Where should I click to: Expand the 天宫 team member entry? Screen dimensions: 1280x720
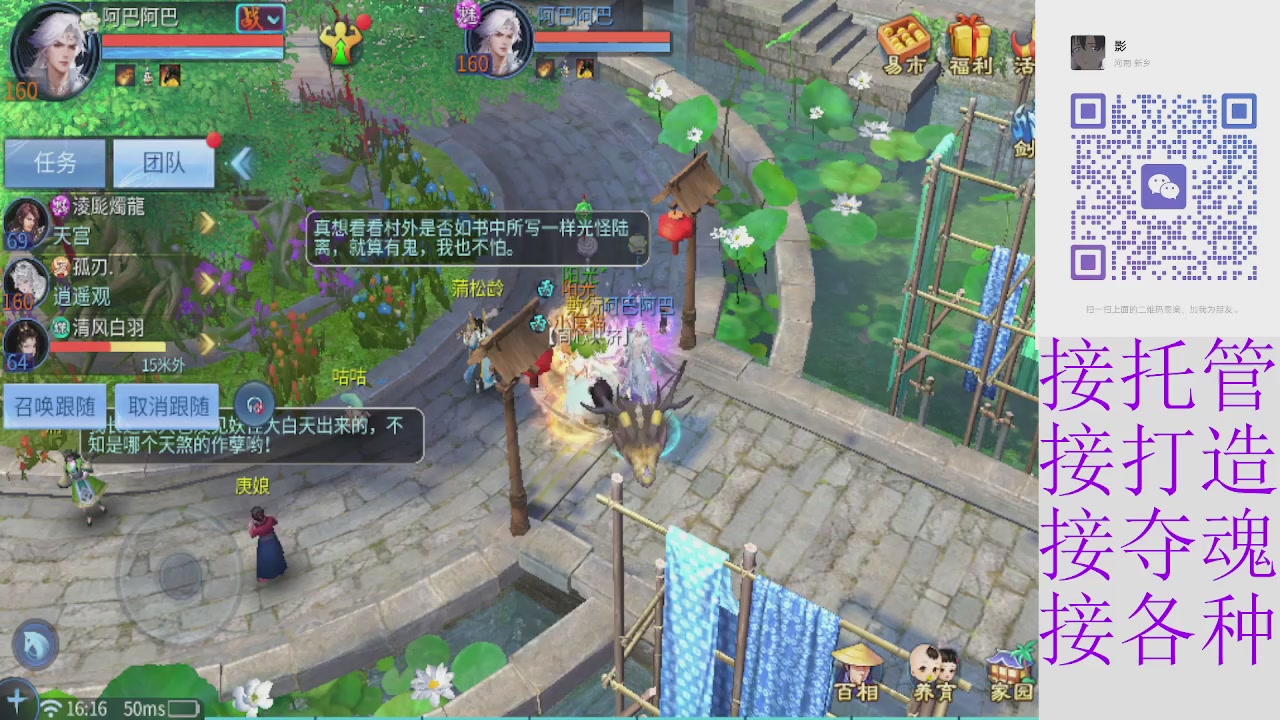point(207,224)
